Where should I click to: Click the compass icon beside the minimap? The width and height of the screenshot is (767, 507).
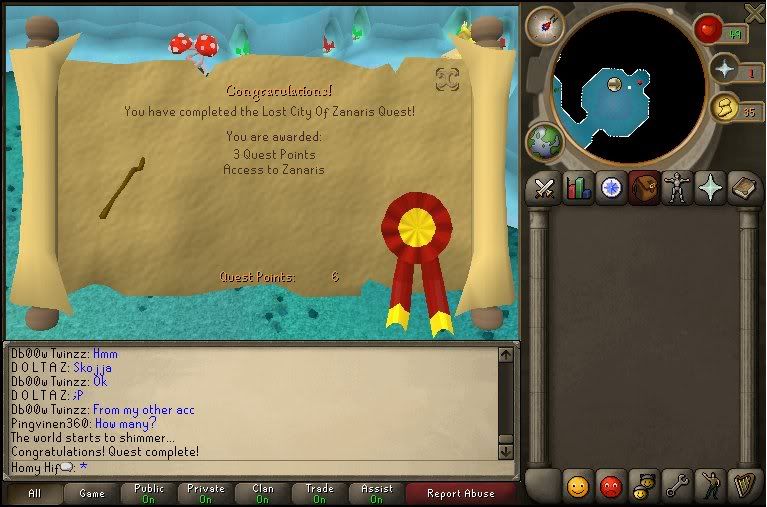544,26
